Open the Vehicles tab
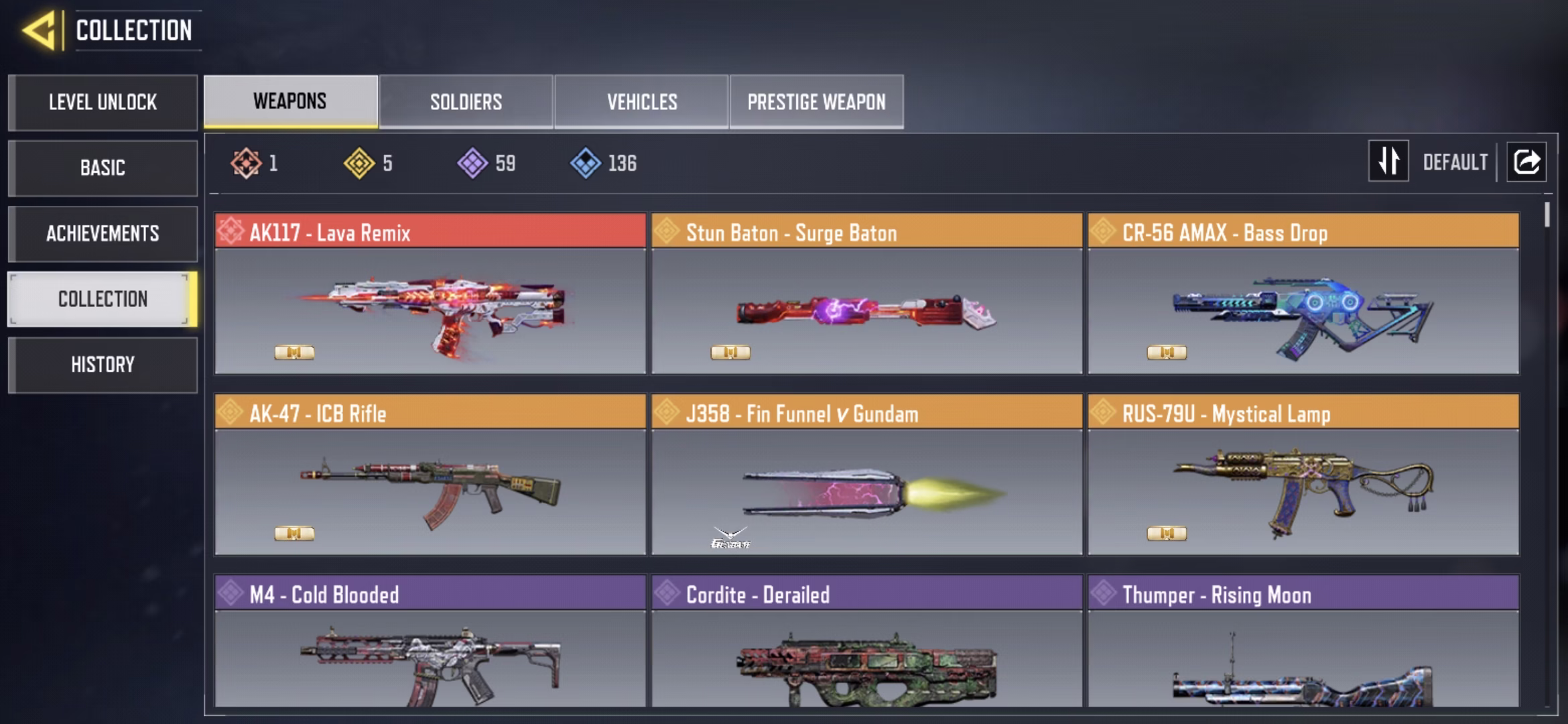This screenshot has width=1568, height=724. coord(641,102)
